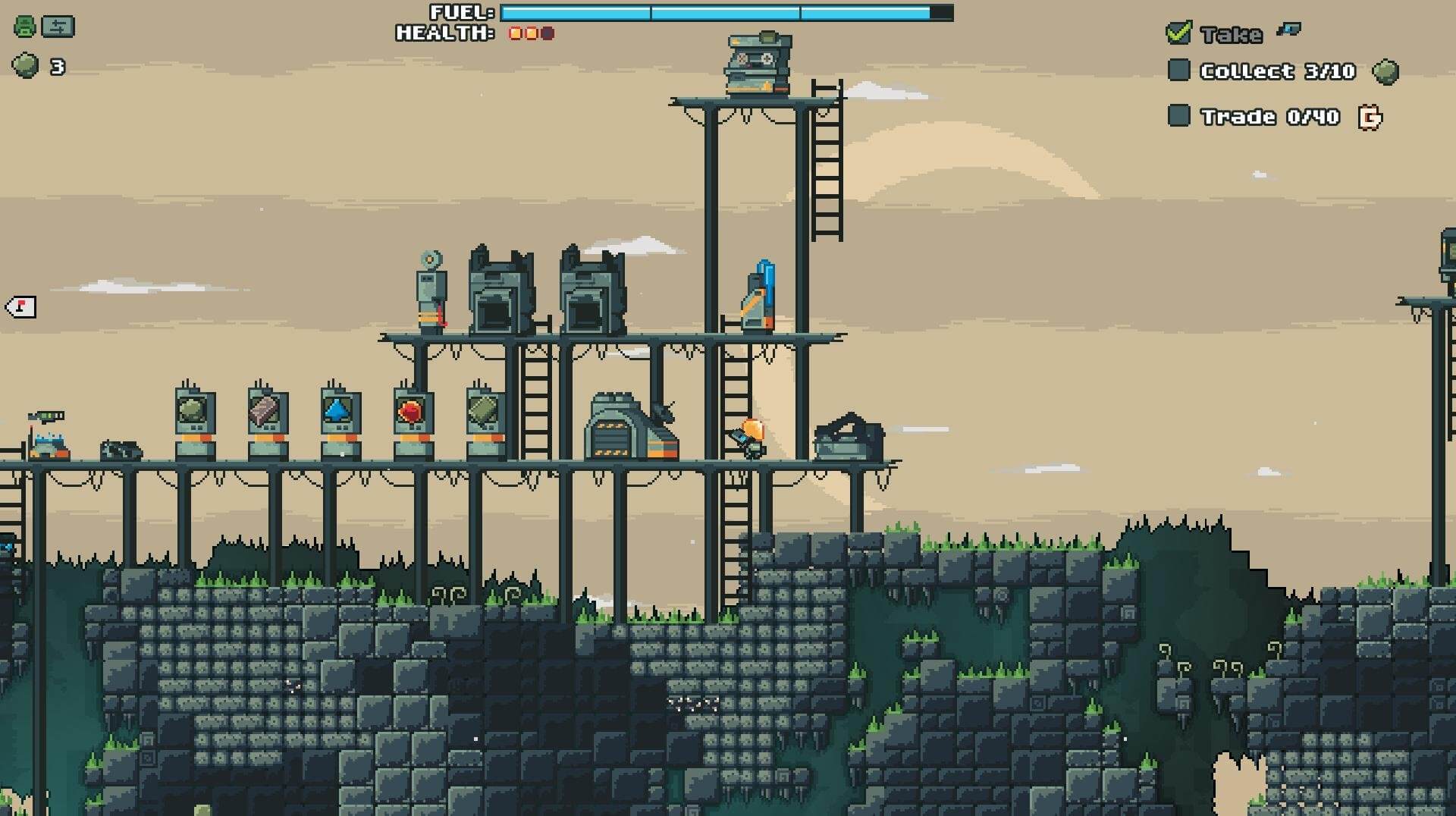Image resolution: width=1456 pixels, height=816 pixels.
Task: Click the red flag waypoint marker
Action: point(20,307)
